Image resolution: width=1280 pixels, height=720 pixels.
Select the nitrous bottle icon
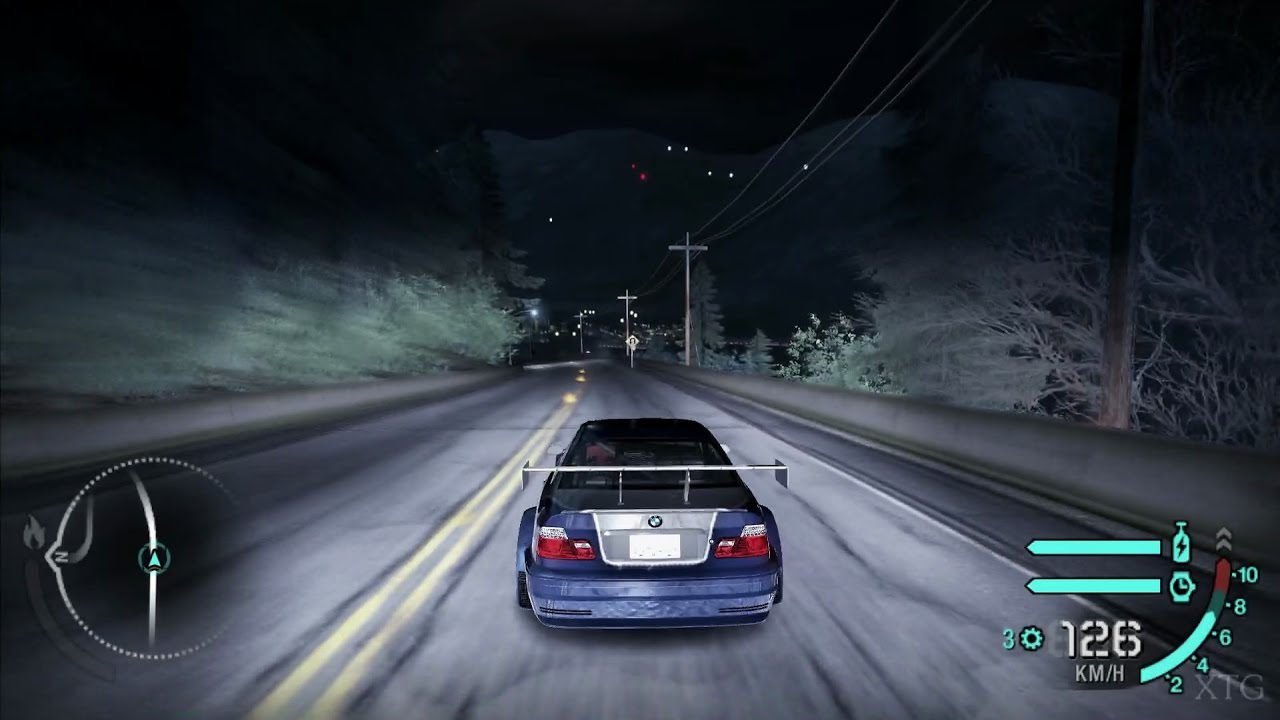[x=1181, y=544]
